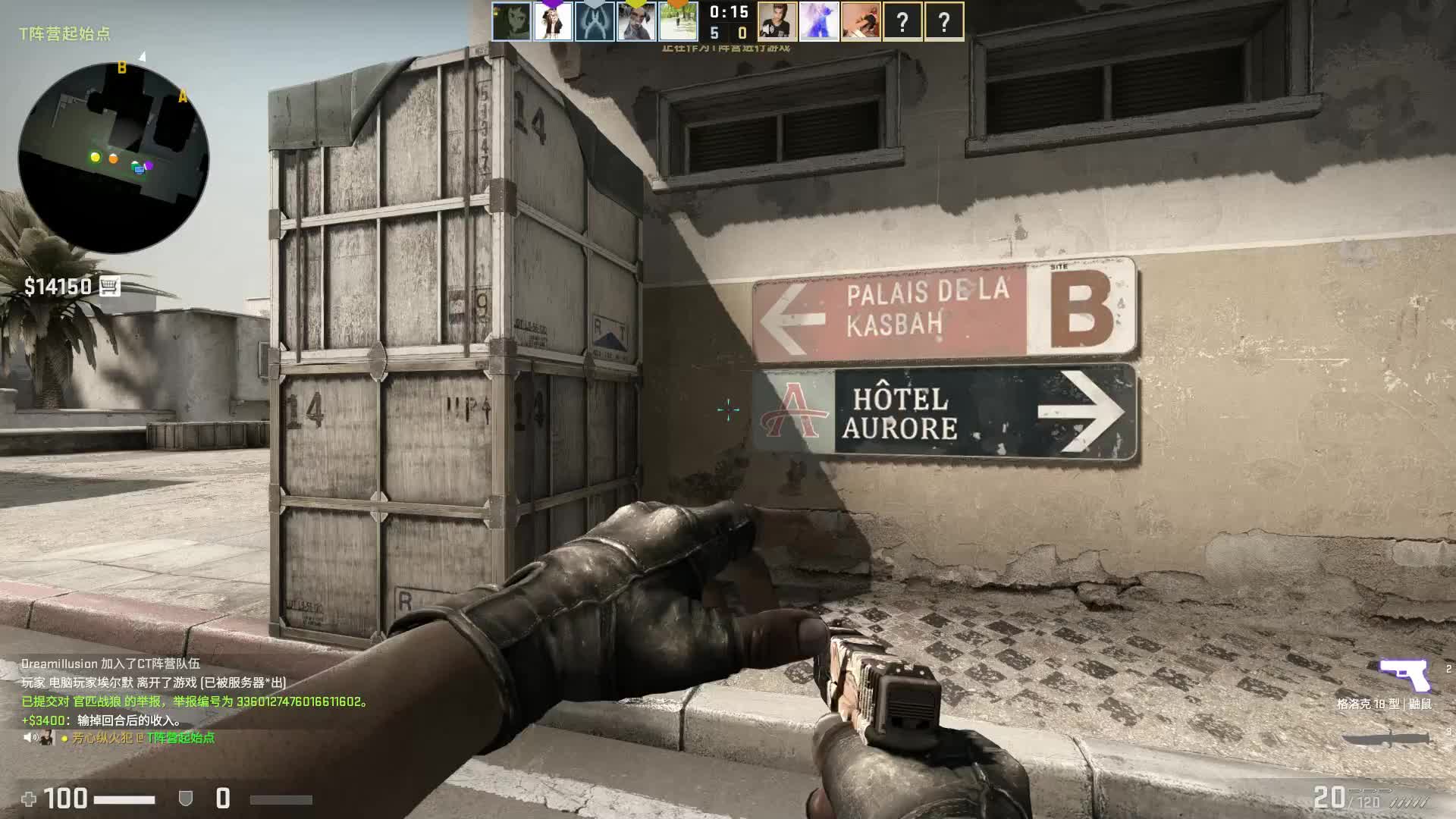Select the yellow-marked CT player's avatar

tap(635, 20)
